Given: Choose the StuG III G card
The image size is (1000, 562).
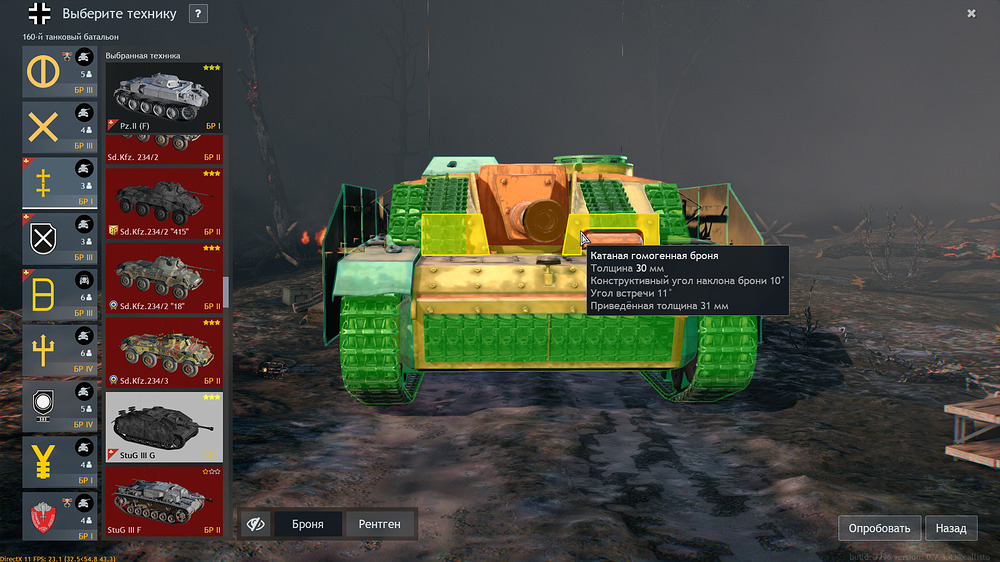Looking at the screenshot, I should tap(164, 427).
